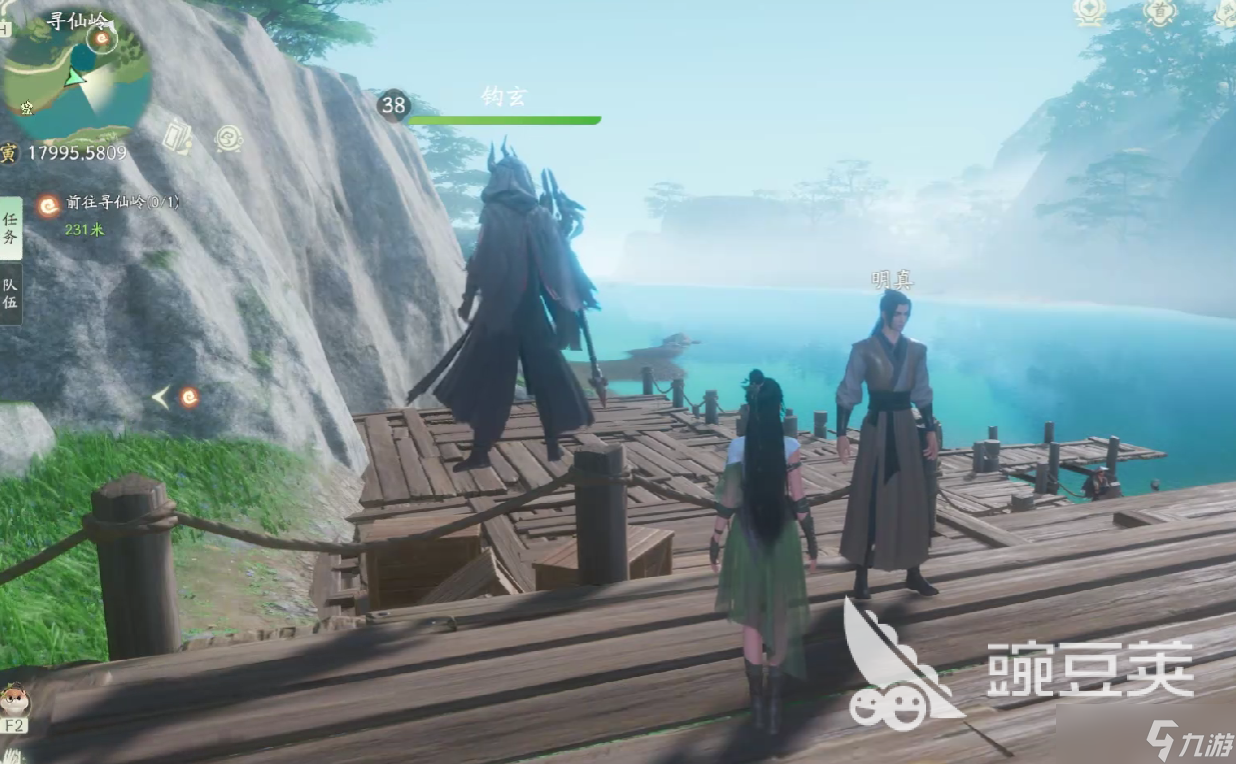Click the orange quest marker on the minimap

tap(100, 39)
